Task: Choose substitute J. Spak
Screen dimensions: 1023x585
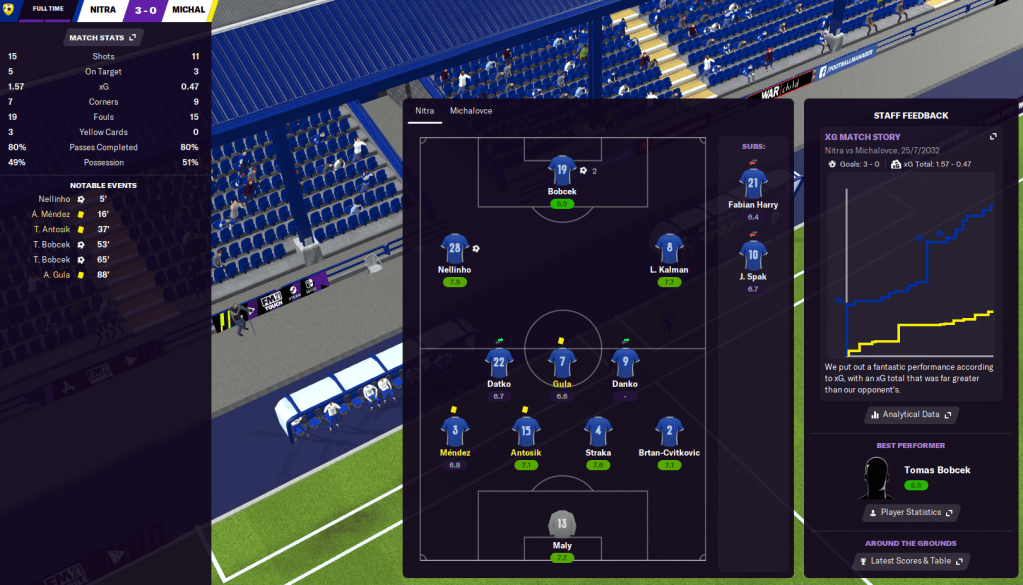Action: point(753,255)
